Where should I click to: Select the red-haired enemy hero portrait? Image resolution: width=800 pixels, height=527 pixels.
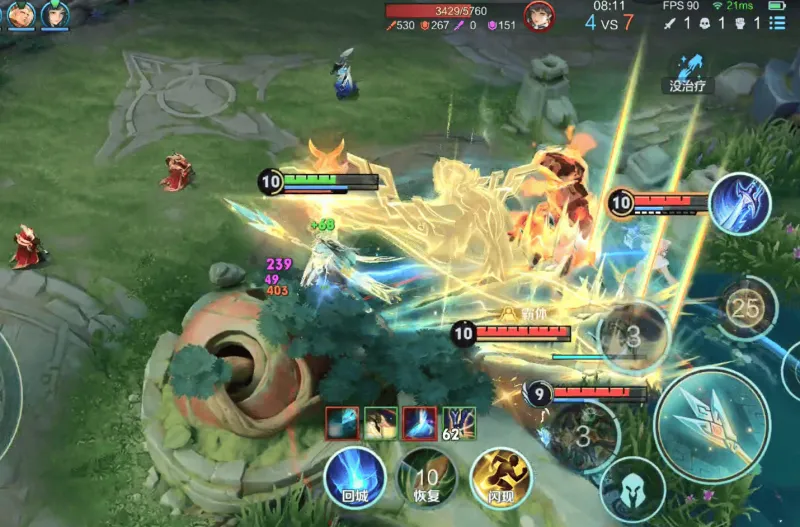click(x=539, y=16)
